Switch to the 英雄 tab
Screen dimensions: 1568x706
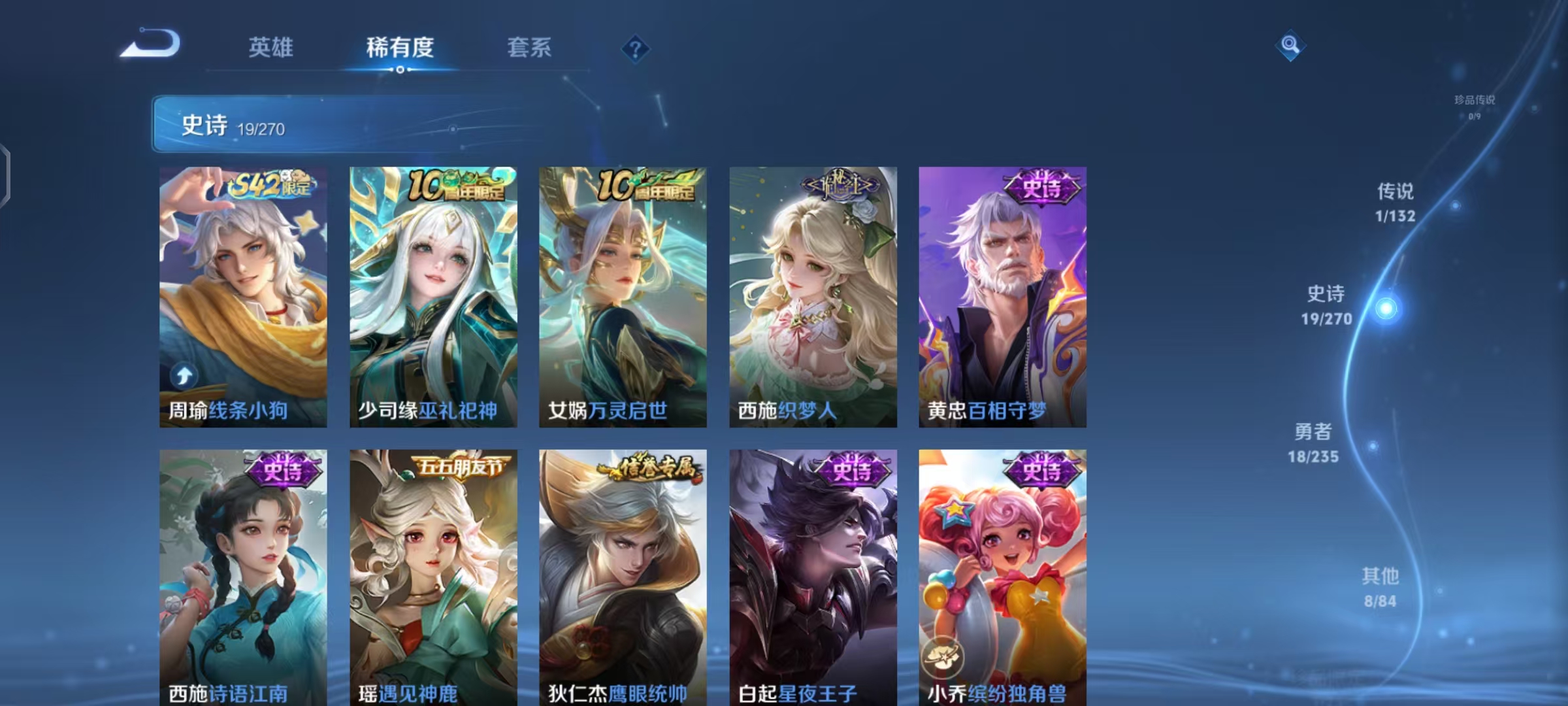point(270,47)
